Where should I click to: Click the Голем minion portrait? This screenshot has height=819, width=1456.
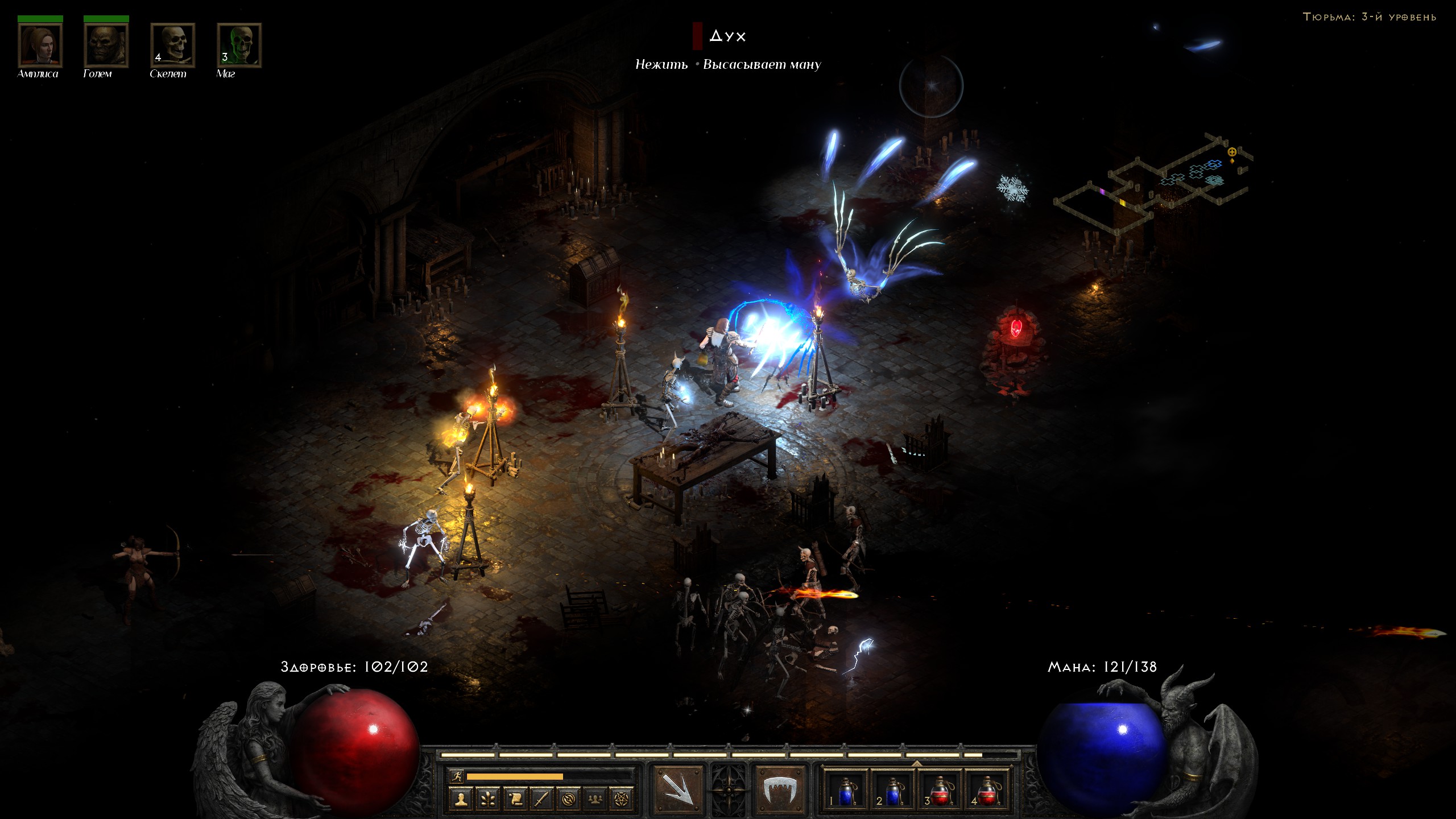tap(106, 45)
